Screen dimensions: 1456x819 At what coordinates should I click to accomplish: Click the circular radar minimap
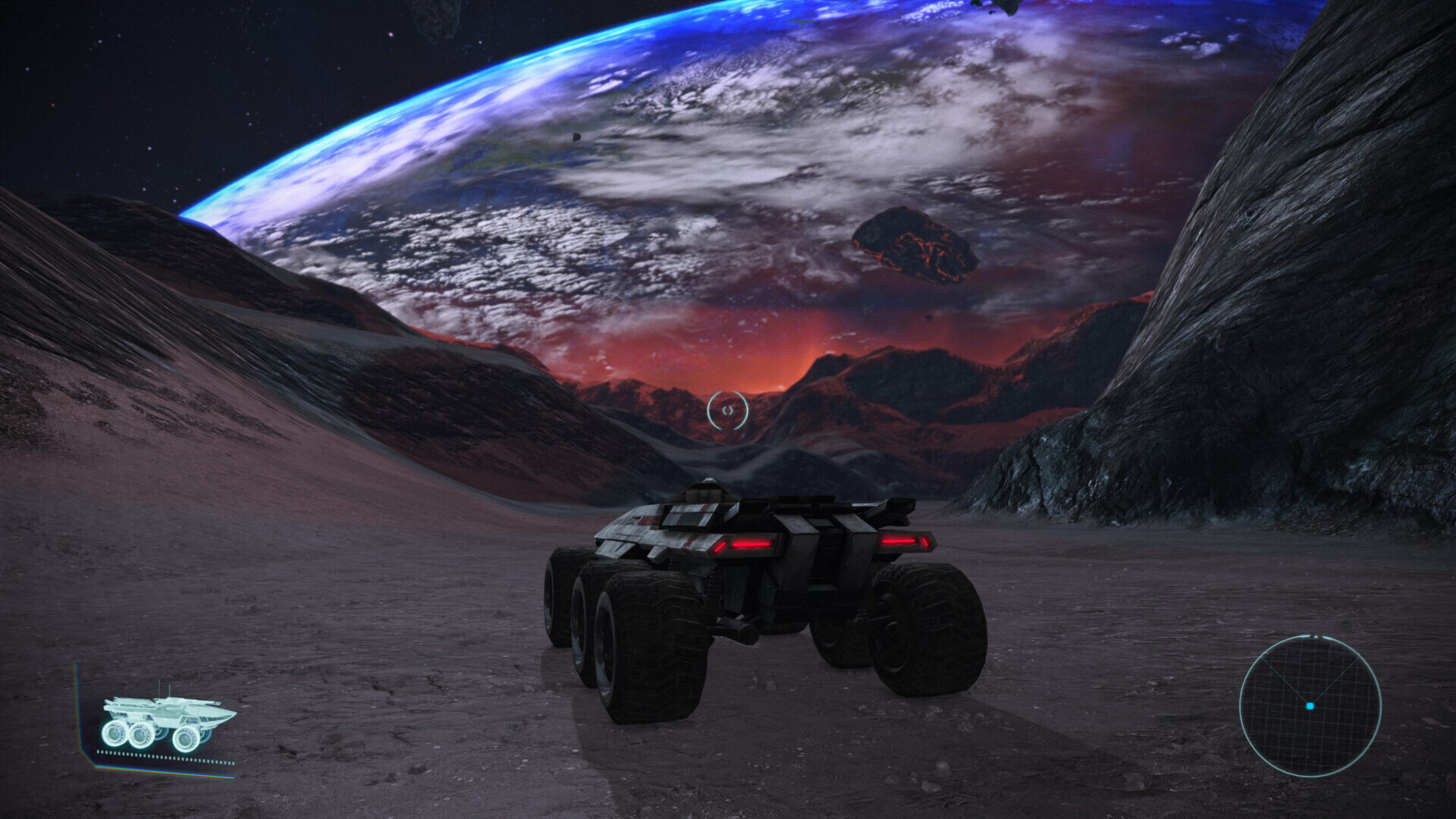(1310, 706)
